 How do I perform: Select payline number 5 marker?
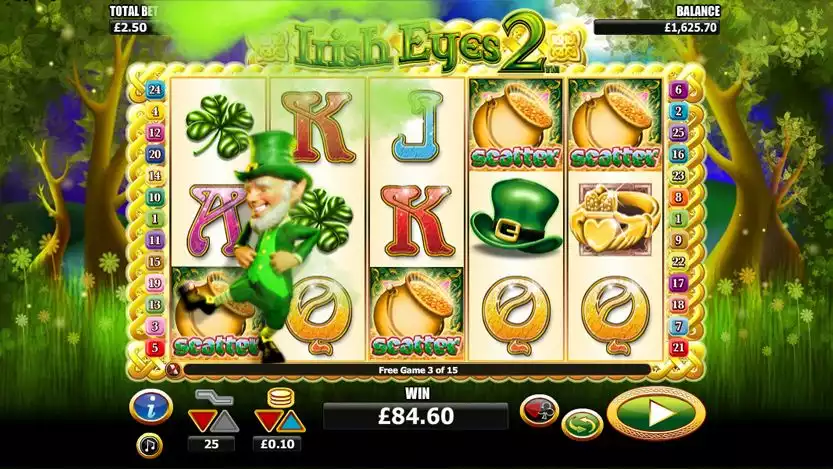154,347
